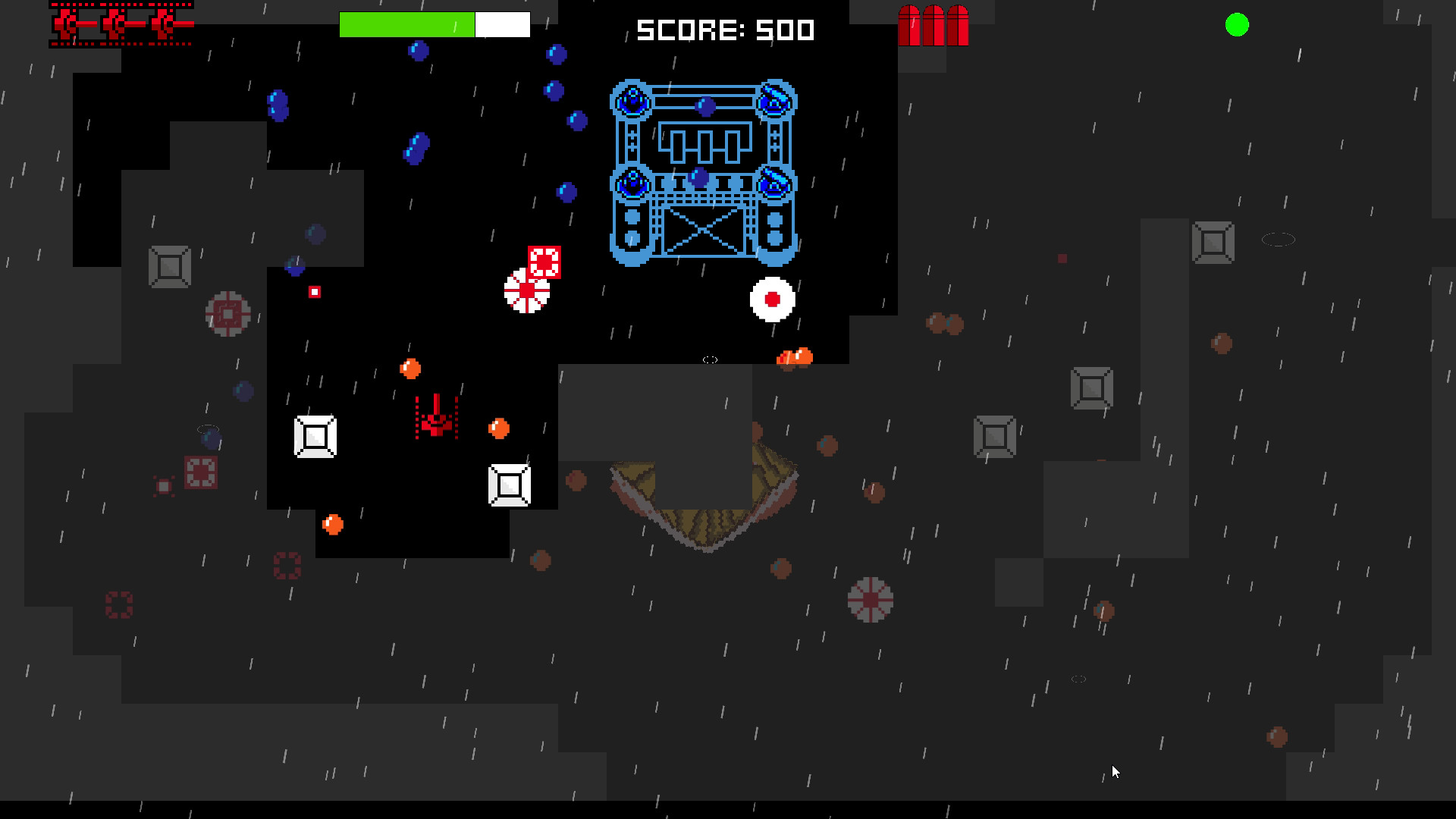Click the third red ship icon in lives display
Viewport: 1456px width, 819px height.
point(163,25)
